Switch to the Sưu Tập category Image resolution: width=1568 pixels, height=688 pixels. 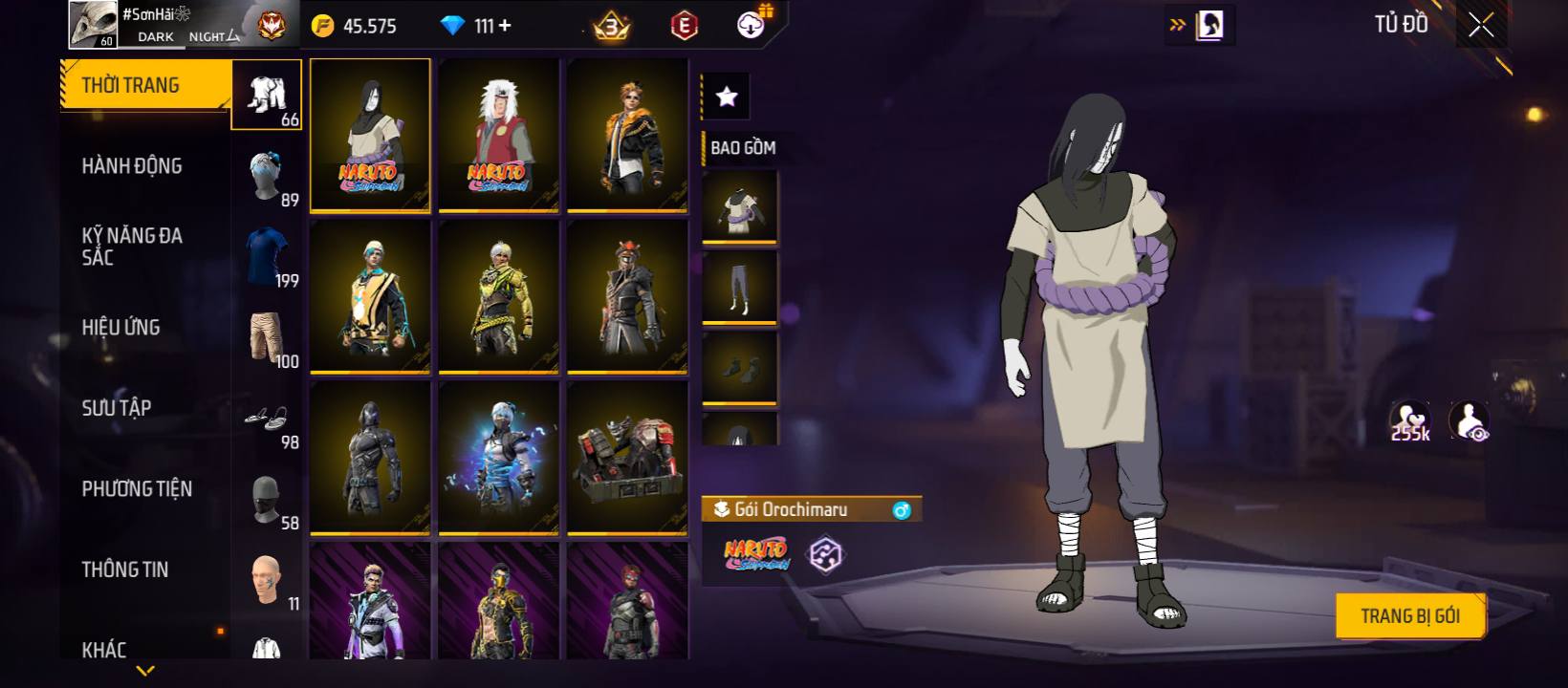(x=117, y=408)
